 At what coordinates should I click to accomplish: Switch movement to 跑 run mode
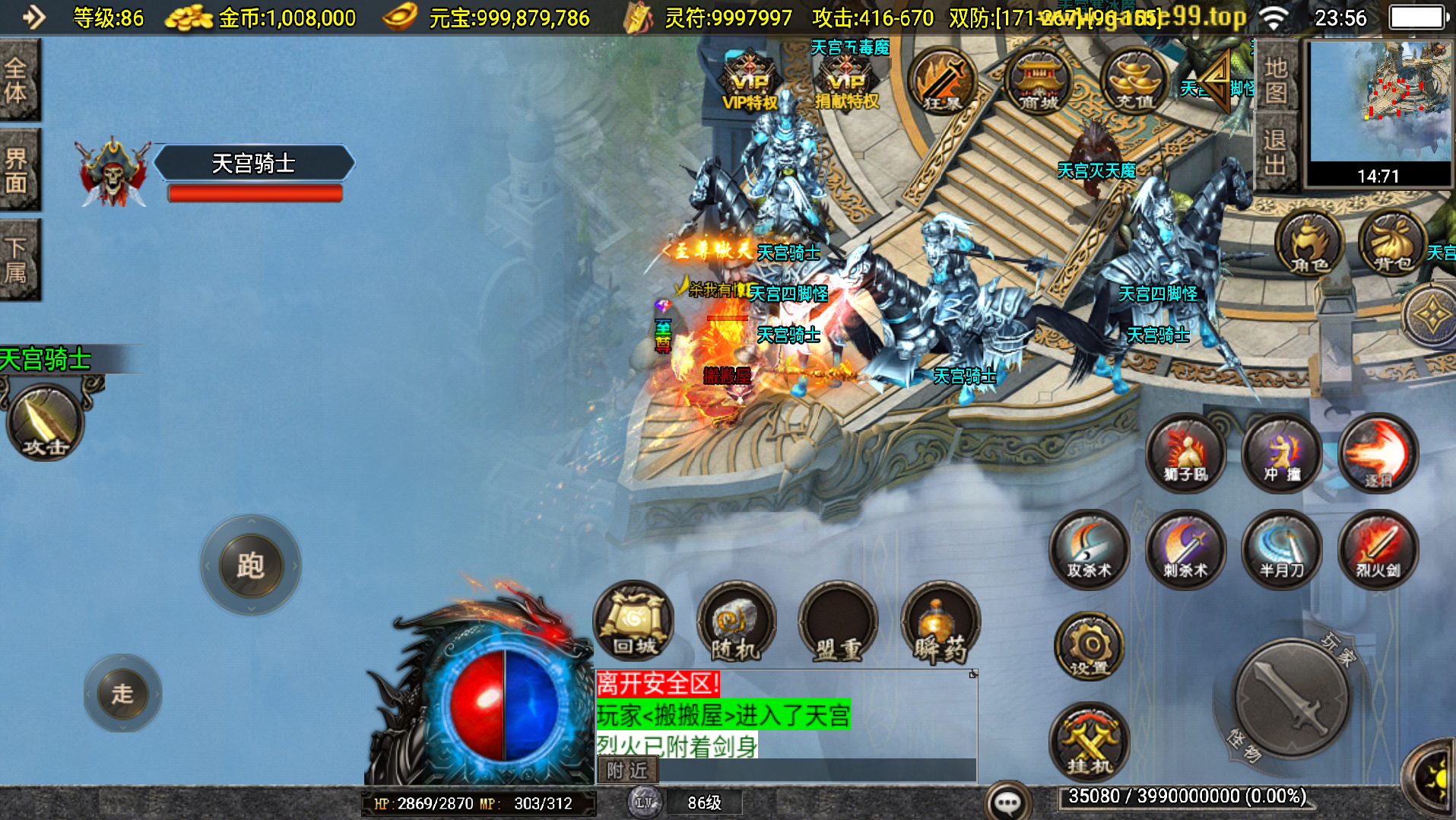coord(250,565)
